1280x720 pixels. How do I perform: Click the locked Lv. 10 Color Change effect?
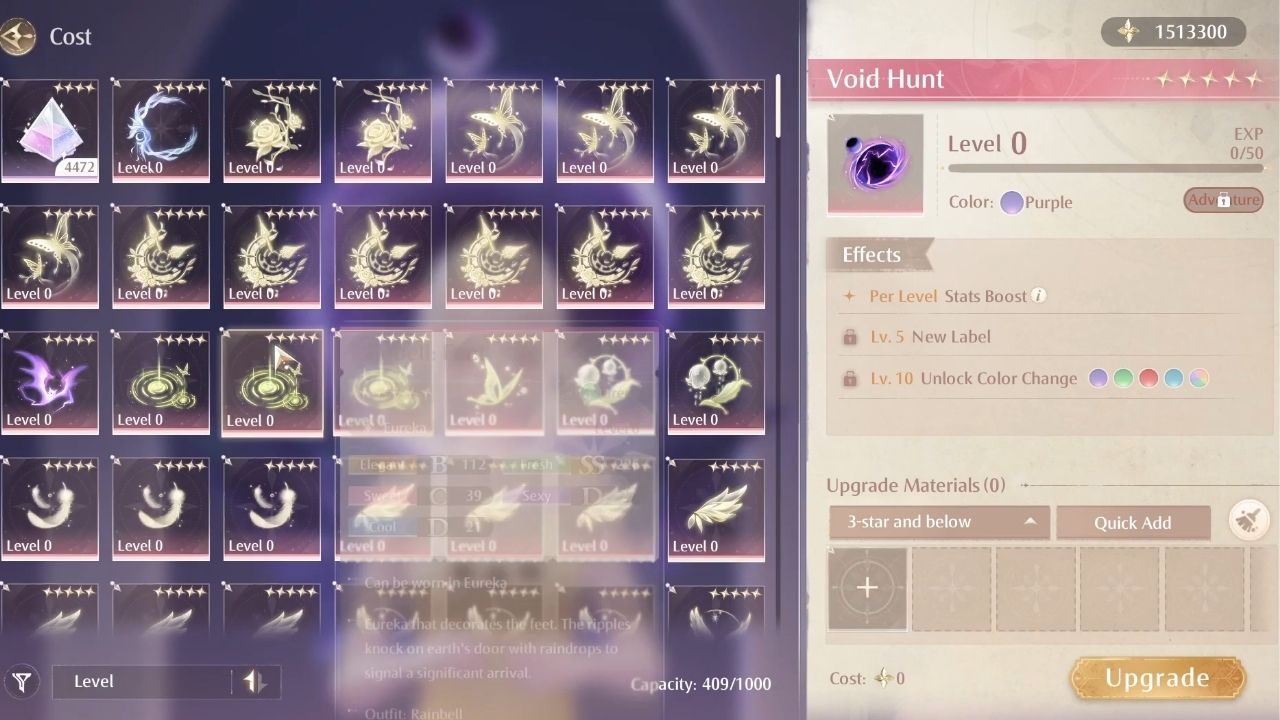click(x=980, y=378)
